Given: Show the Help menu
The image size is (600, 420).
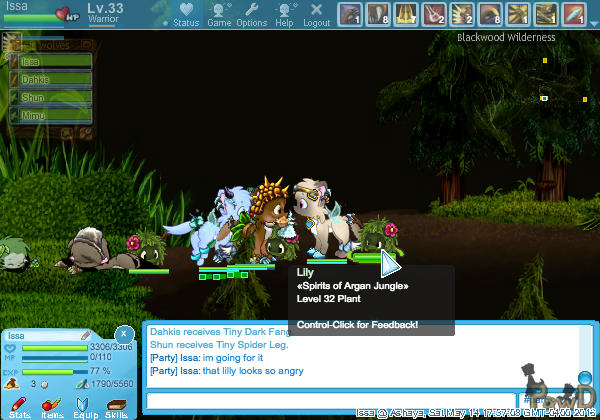Looking at the screenshot, I should point(285,14).
